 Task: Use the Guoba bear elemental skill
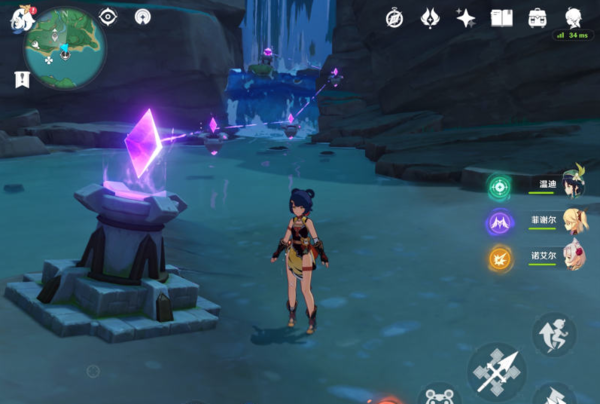tap(439, 397)
